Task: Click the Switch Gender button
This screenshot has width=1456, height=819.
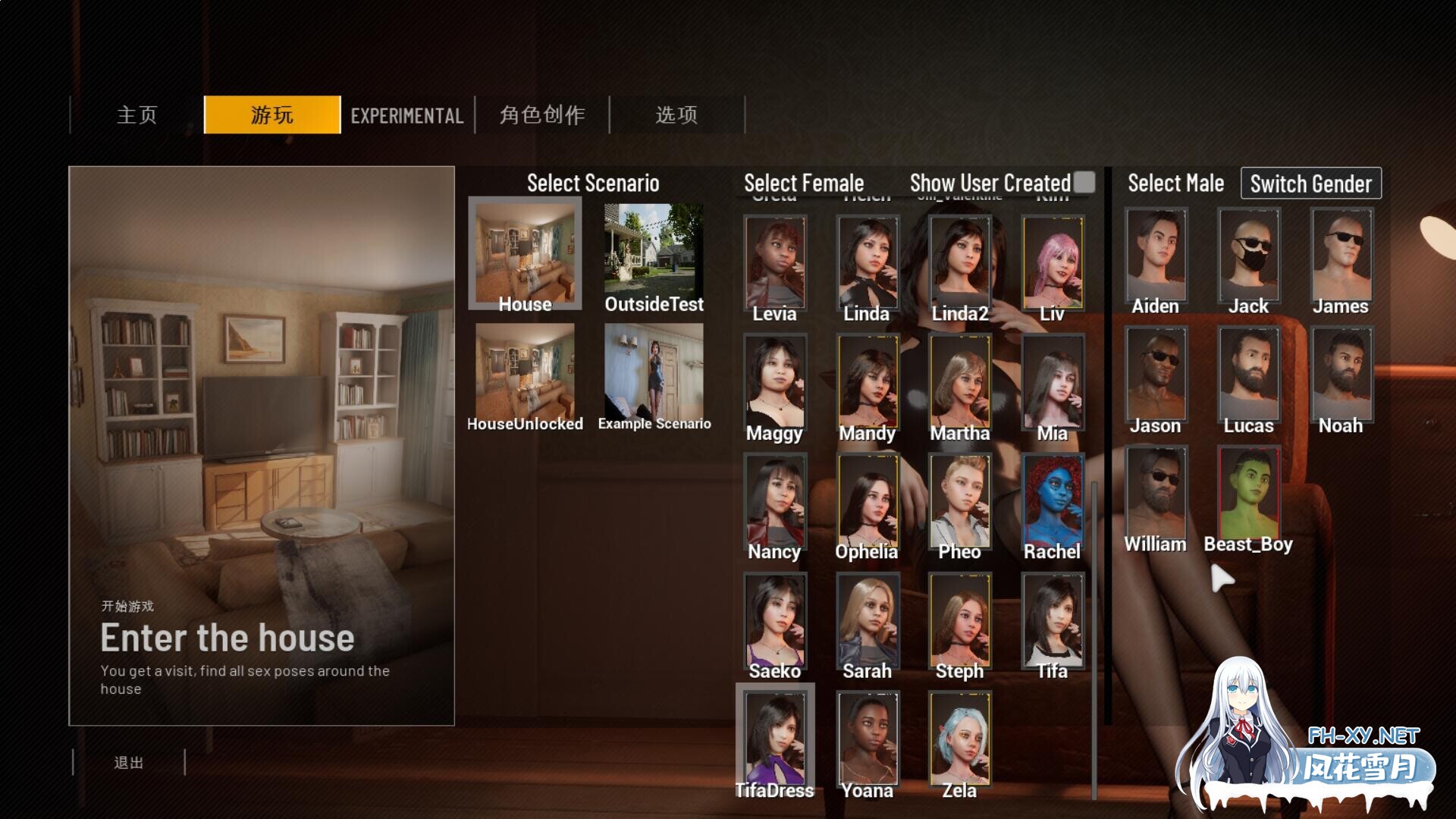Action: 1310,184
